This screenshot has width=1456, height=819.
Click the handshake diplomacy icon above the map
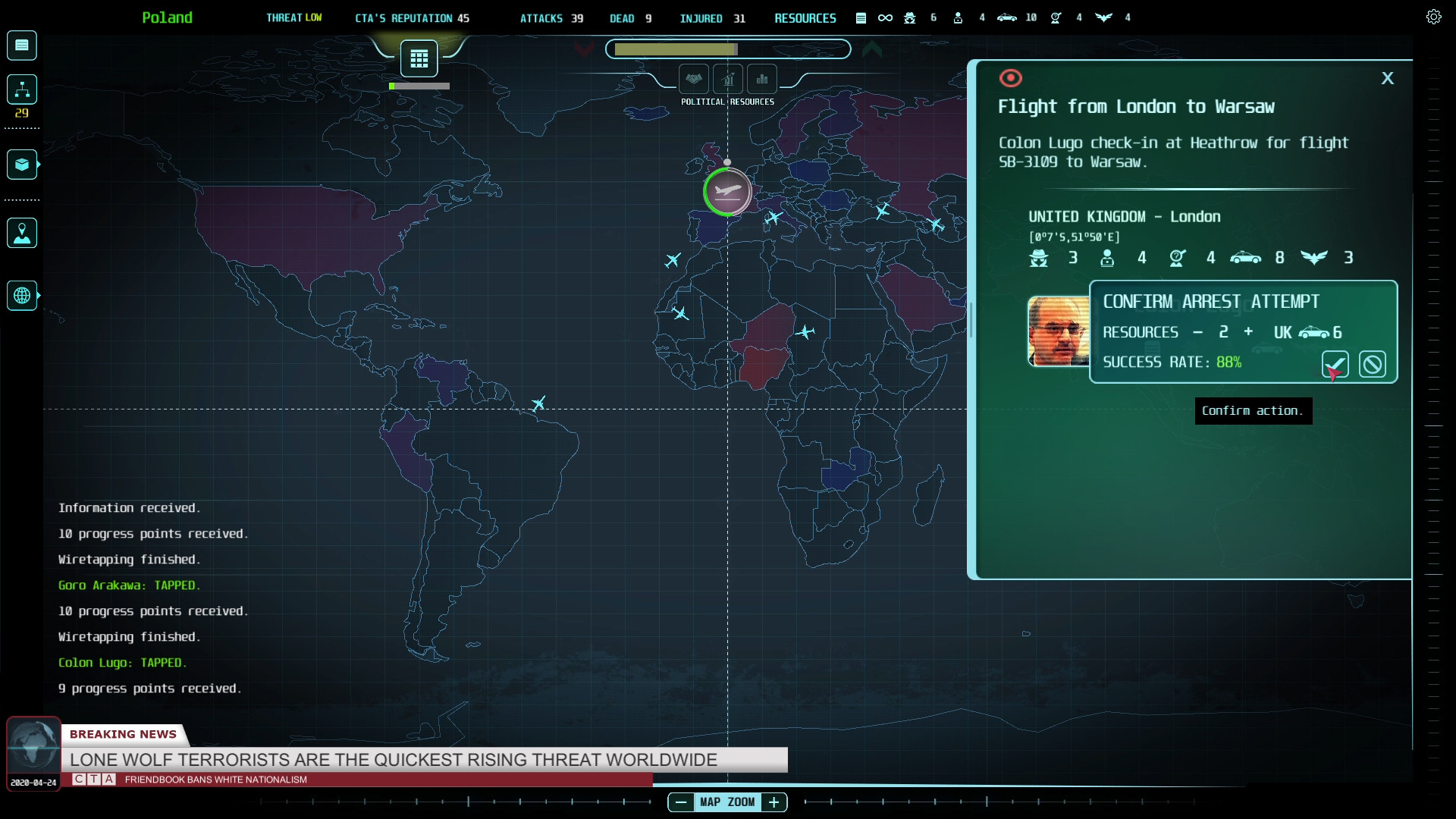695,78
